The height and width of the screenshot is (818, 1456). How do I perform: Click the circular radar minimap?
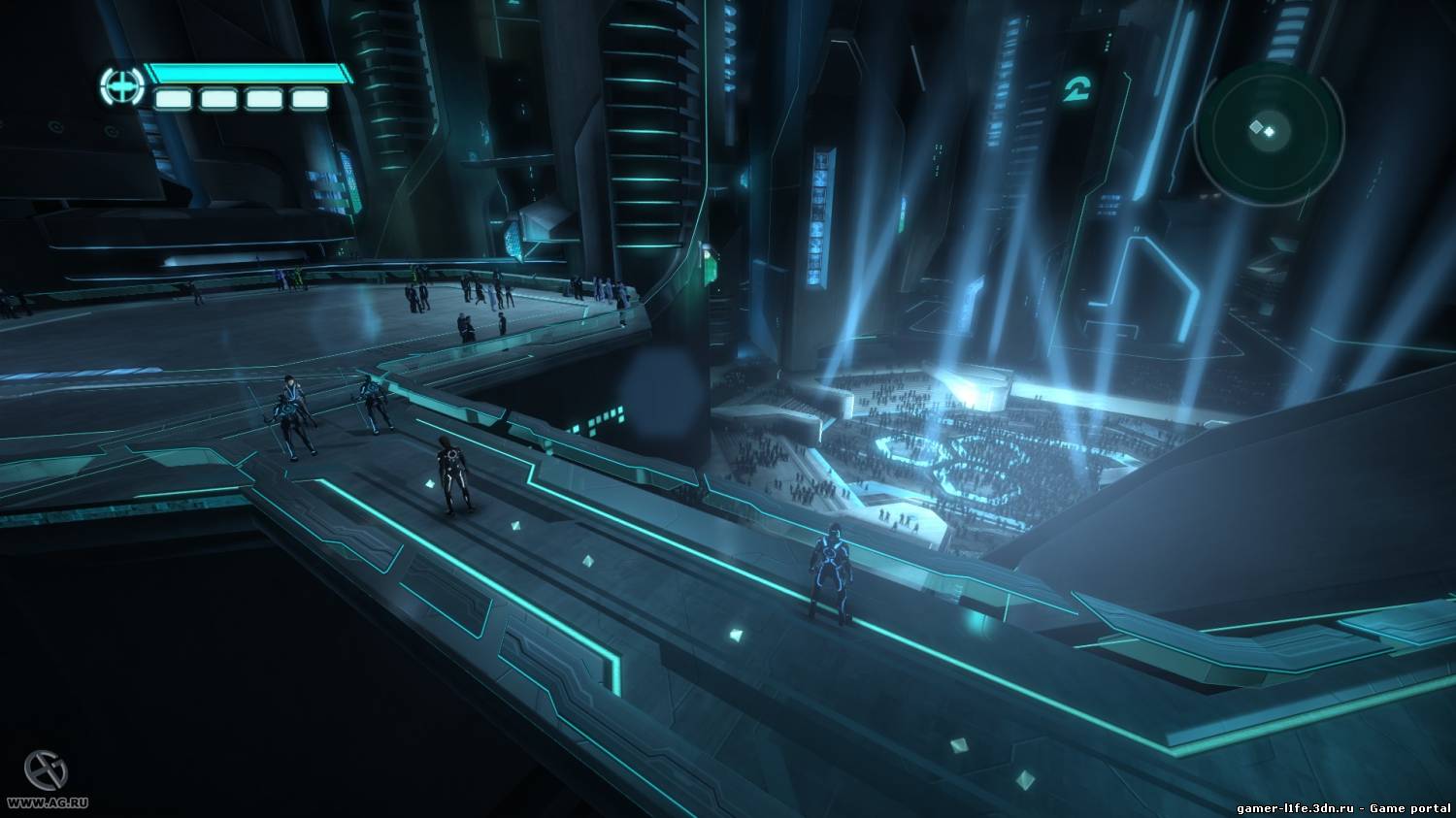1269,131
